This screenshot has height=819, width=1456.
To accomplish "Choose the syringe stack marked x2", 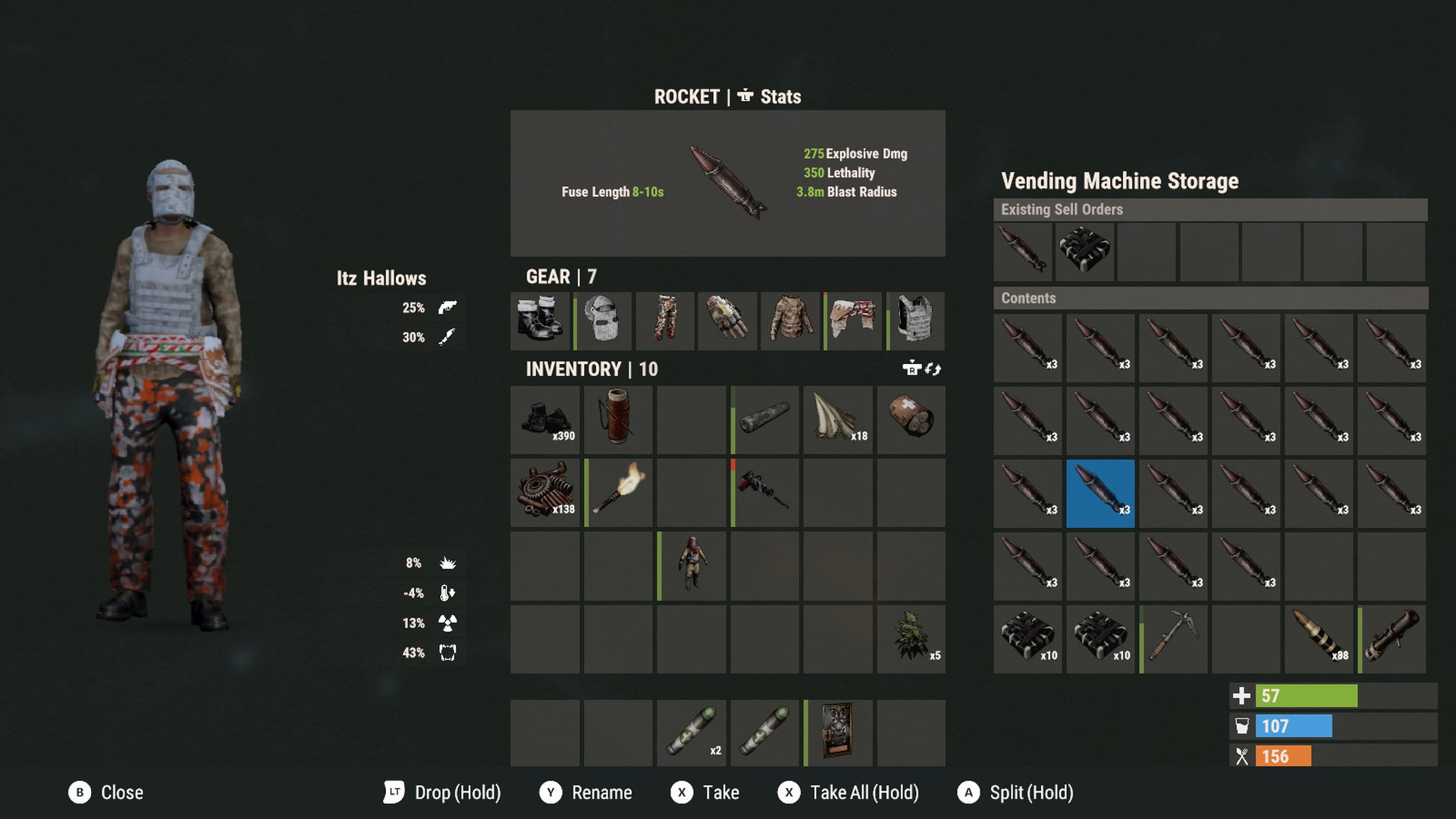I will click(x=691, y=733).
